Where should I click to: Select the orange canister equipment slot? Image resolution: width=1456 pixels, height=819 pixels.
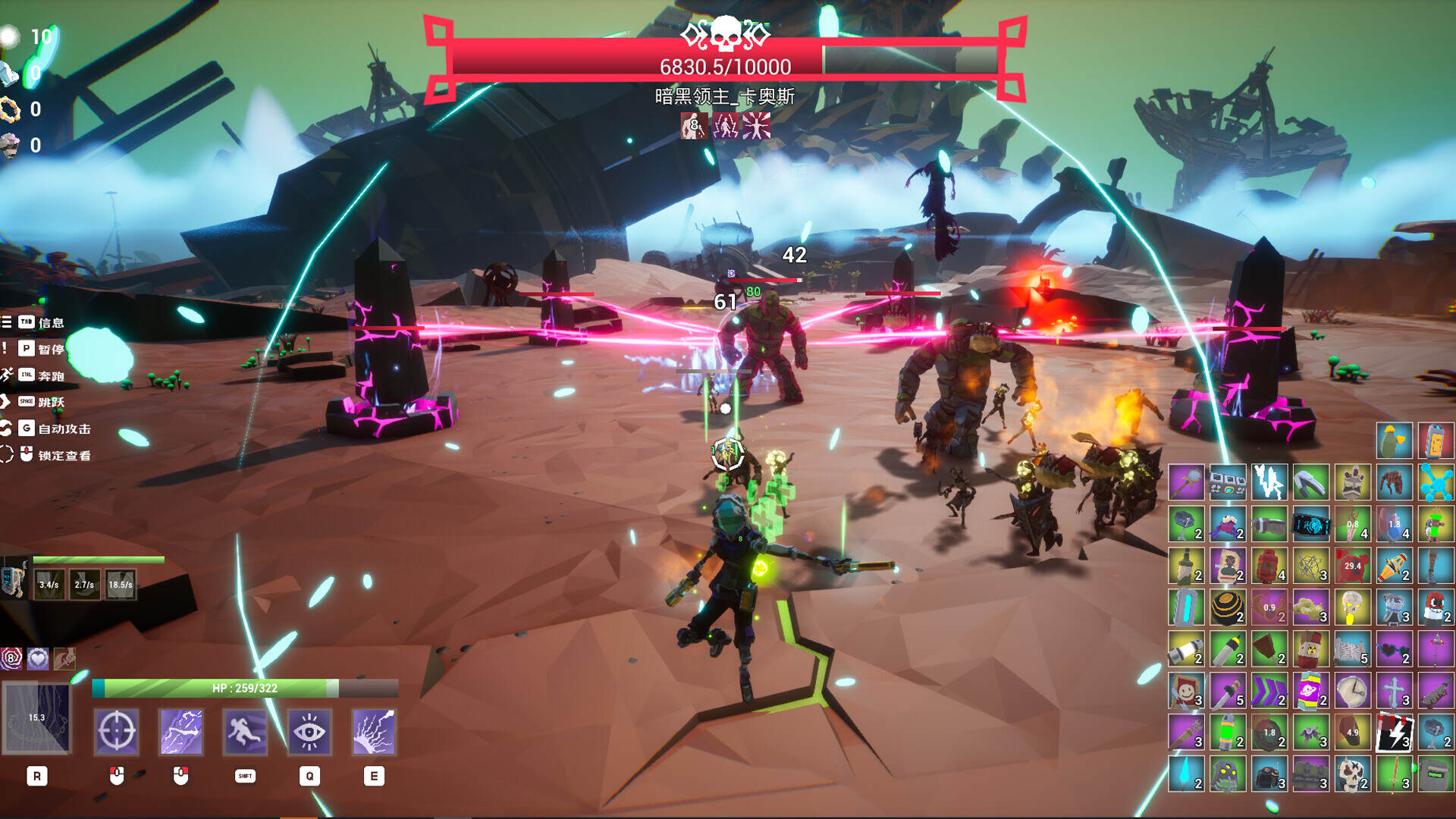point(1435,441)
